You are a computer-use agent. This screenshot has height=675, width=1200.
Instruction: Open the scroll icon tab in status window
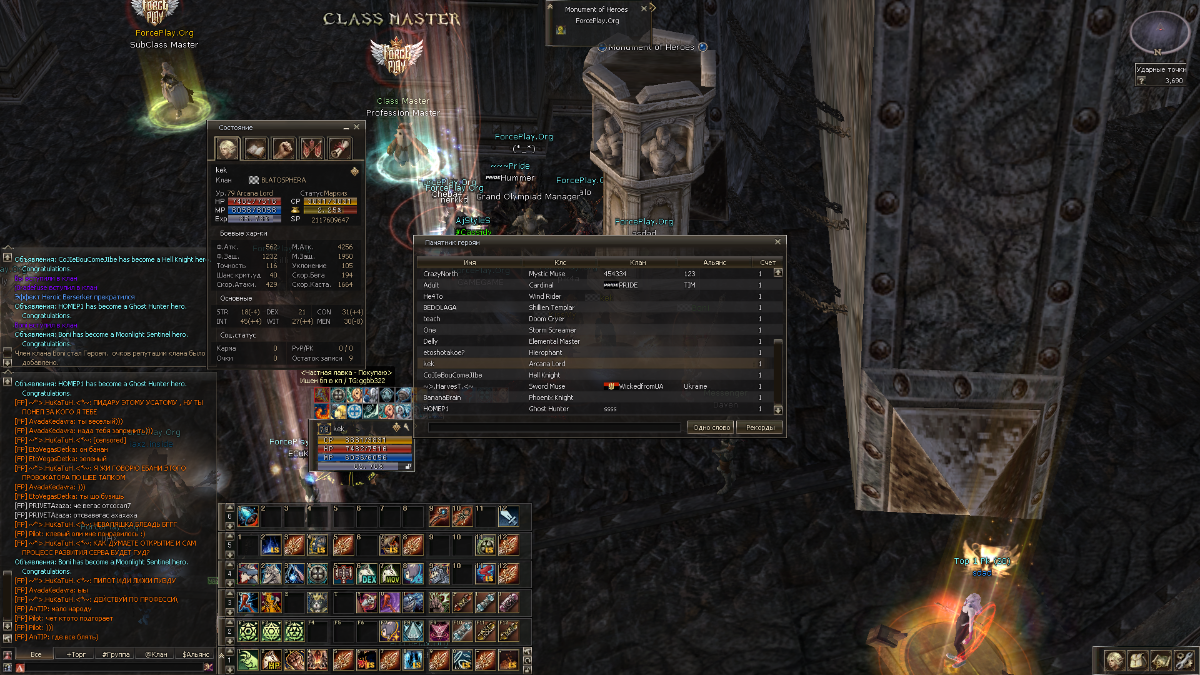click(340, 149)
